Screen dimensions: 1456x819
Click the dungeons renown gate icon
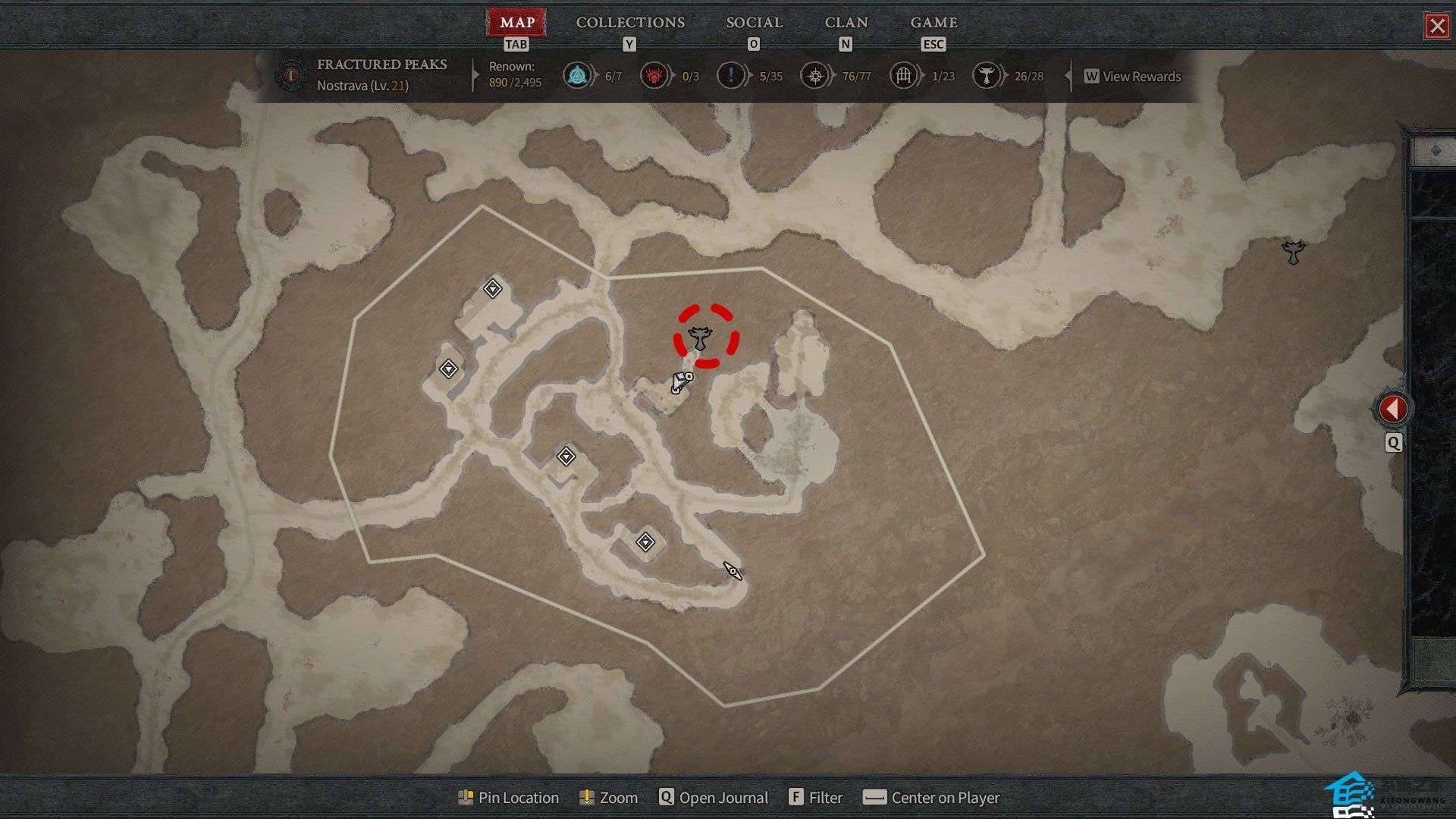coord(903,76)
